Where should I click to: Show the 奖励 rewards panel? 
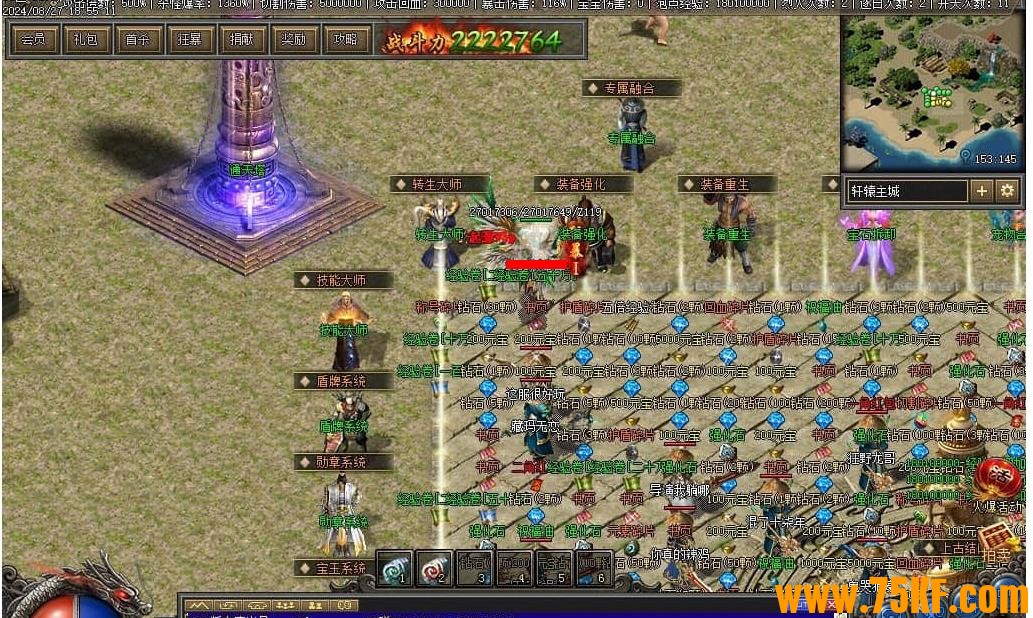[293, 40]
